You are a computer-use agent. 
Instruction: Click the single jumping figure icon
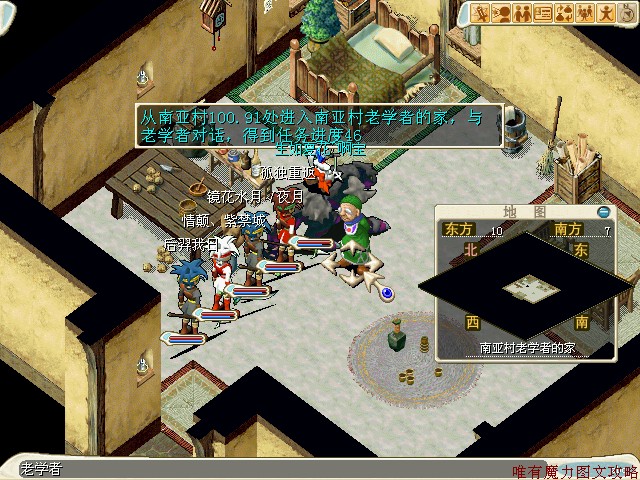(603, 13)
